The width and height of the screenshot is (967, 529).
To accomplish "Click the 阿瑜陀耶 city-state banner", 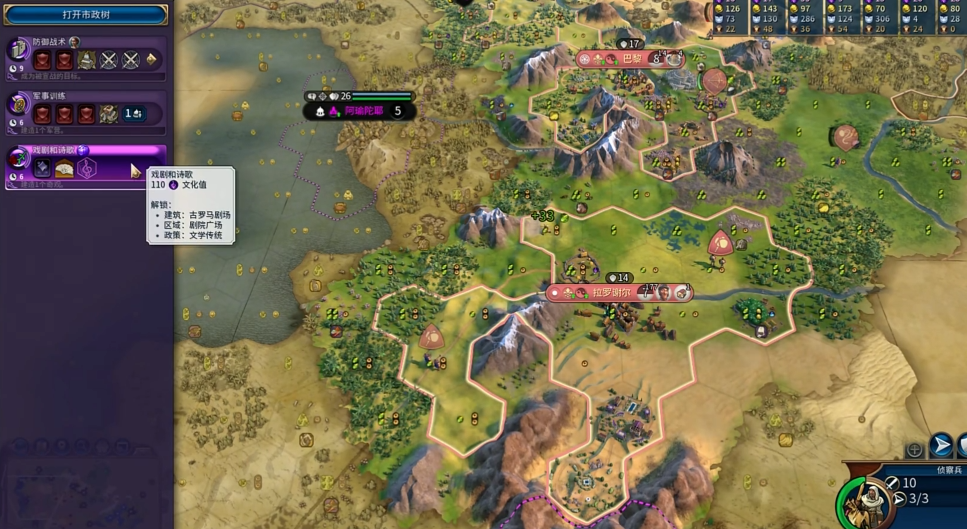I will (x=361, y=111).
